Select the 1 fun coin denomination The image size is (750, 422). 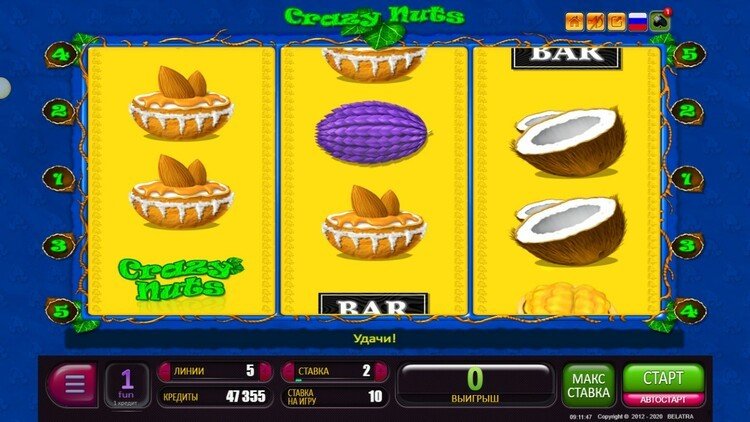127,384
